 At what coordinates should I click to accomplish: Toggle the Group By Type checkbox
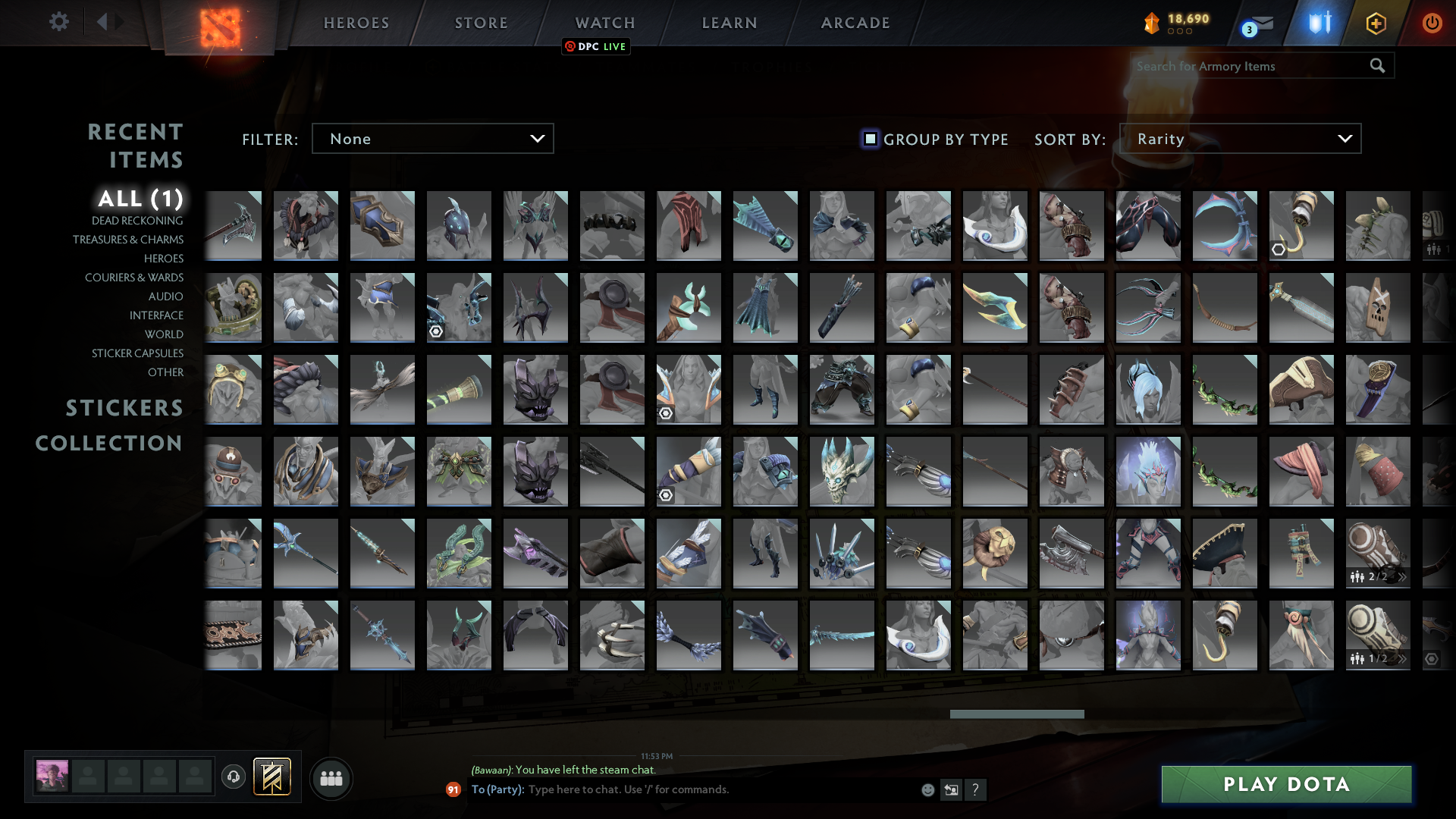coord(869,139)
